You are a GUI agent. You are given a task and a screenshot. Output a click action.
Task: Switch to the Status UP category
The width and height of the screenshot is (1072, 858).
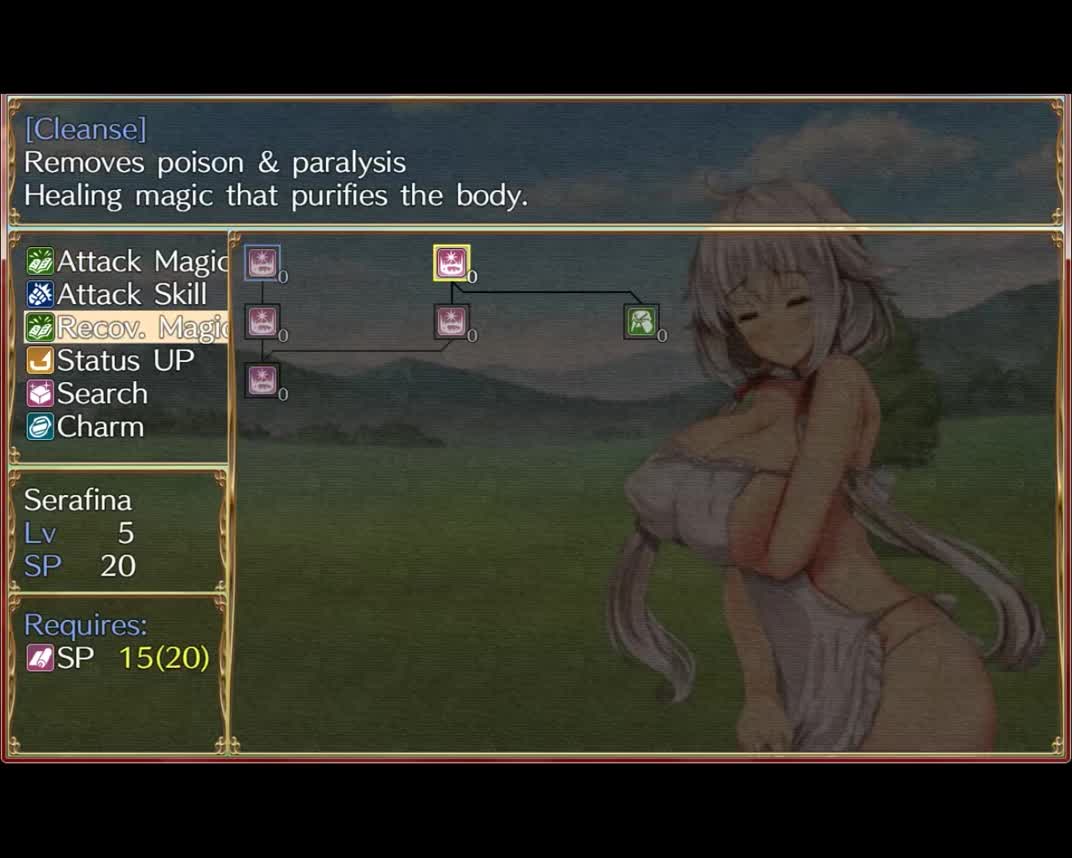[111, 361]
